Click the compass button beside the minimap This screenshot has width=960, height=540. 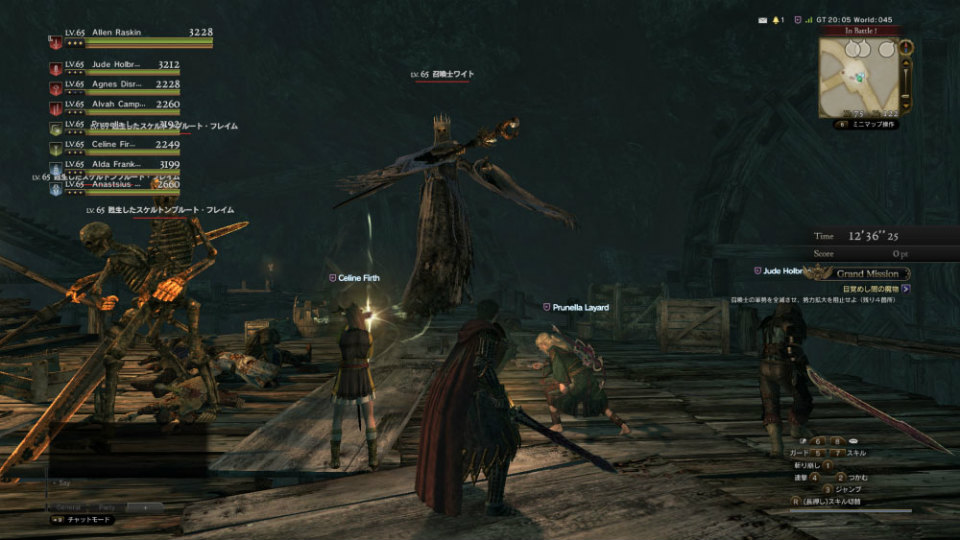point(906,47)
